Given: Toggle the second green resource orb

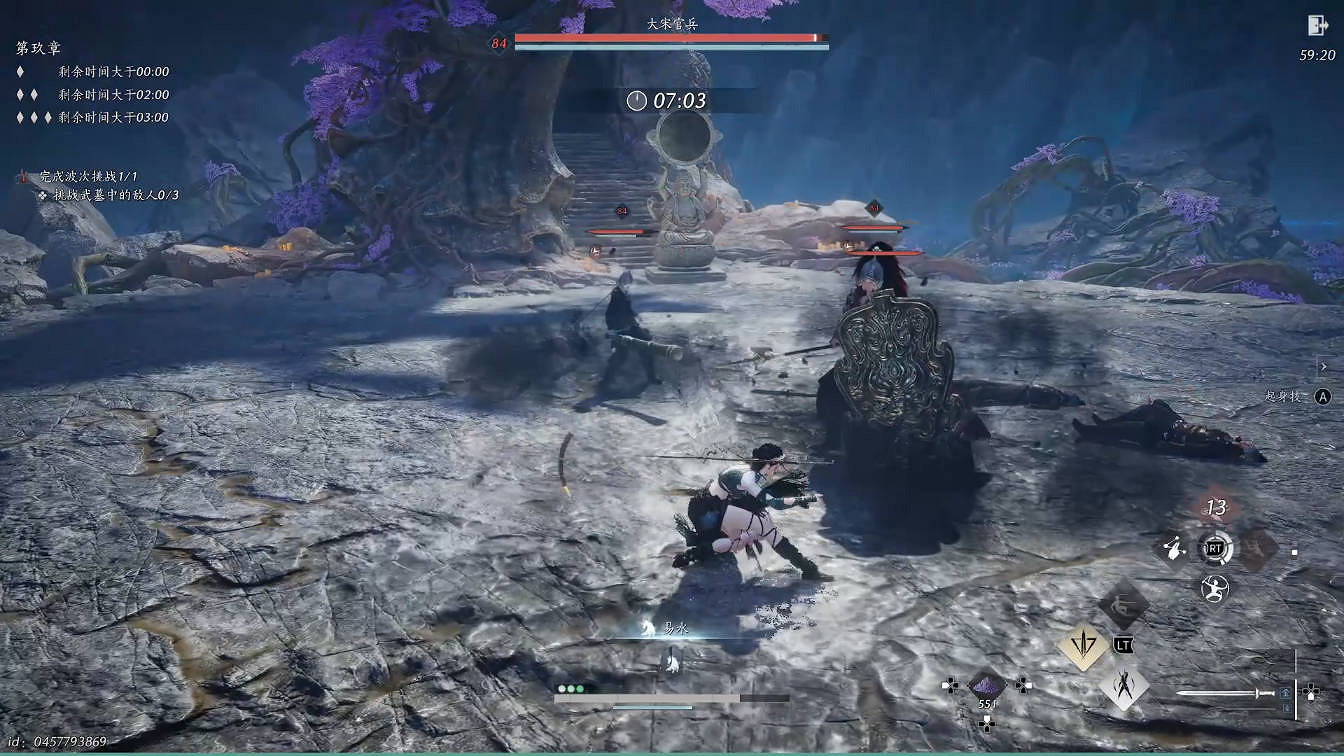Looking at the screenshot, I should (x=570, y=688).
